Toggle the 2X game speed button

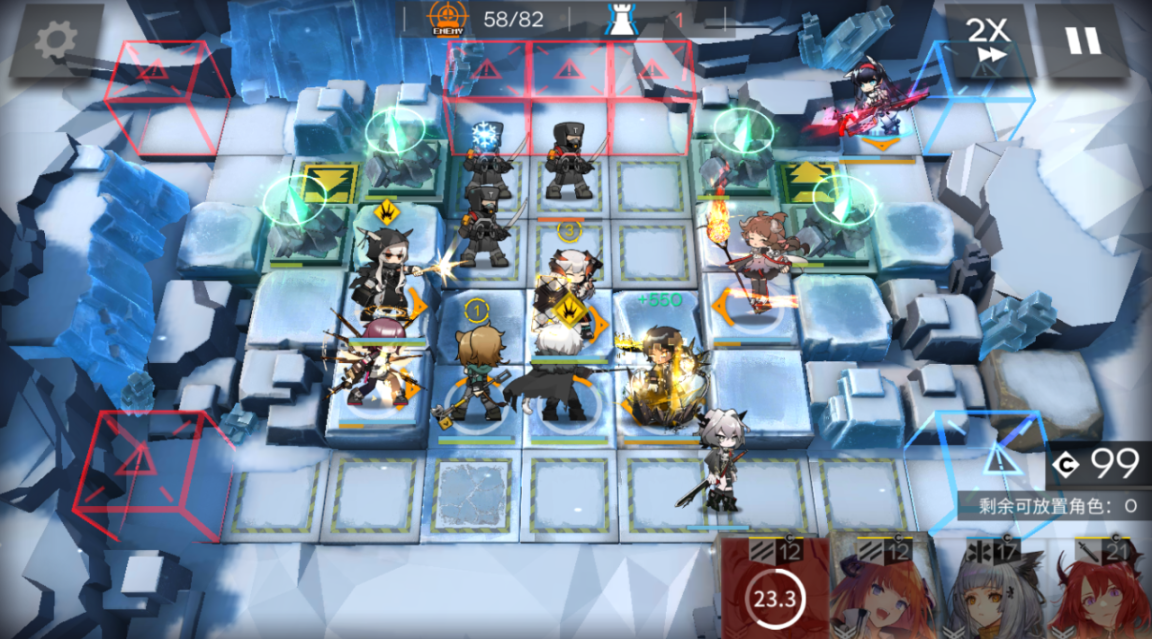click(x=986, y=41)
